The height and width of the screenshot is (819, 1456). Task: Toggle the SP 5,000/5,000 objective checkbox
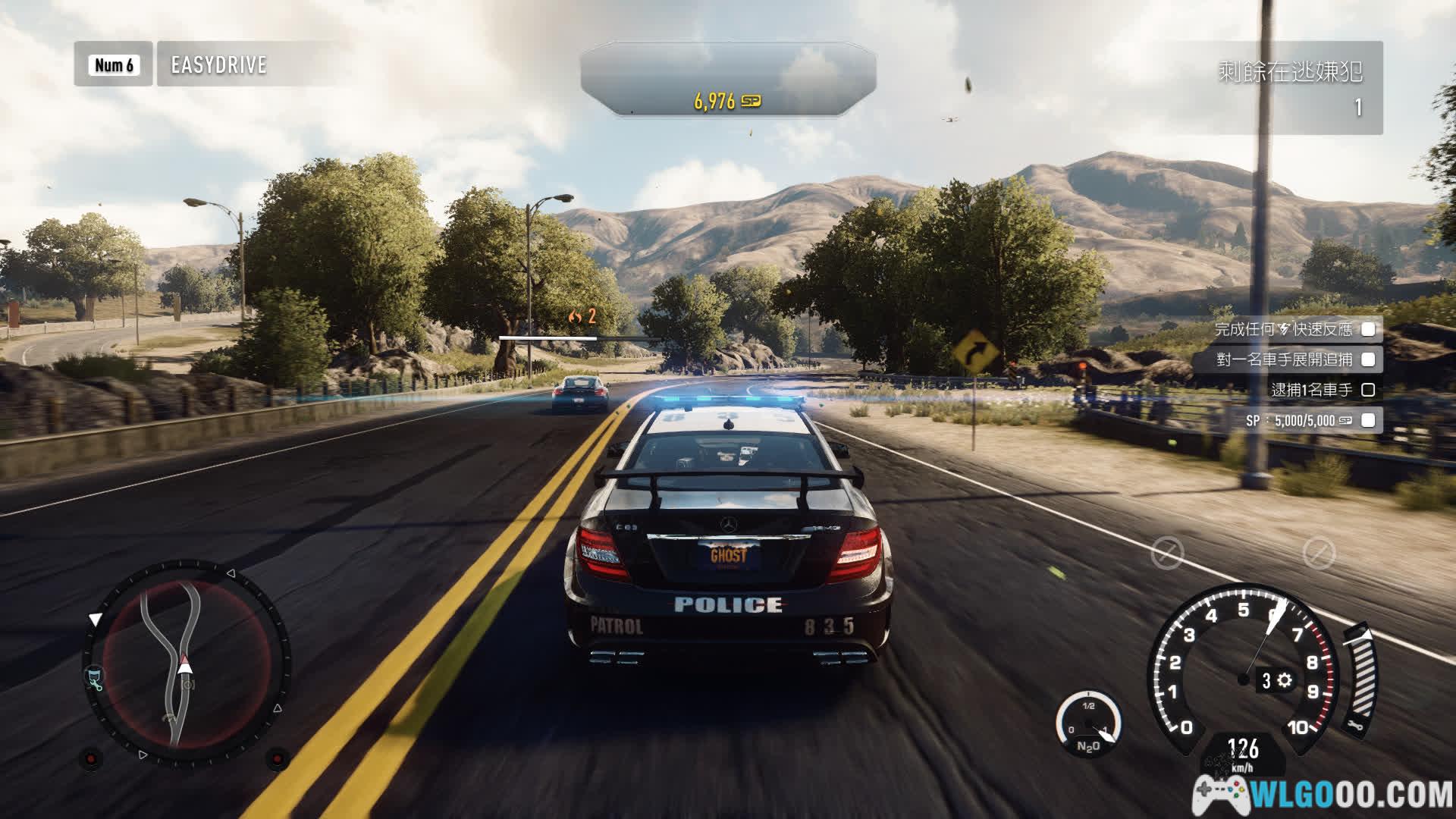click(1368, 420)
